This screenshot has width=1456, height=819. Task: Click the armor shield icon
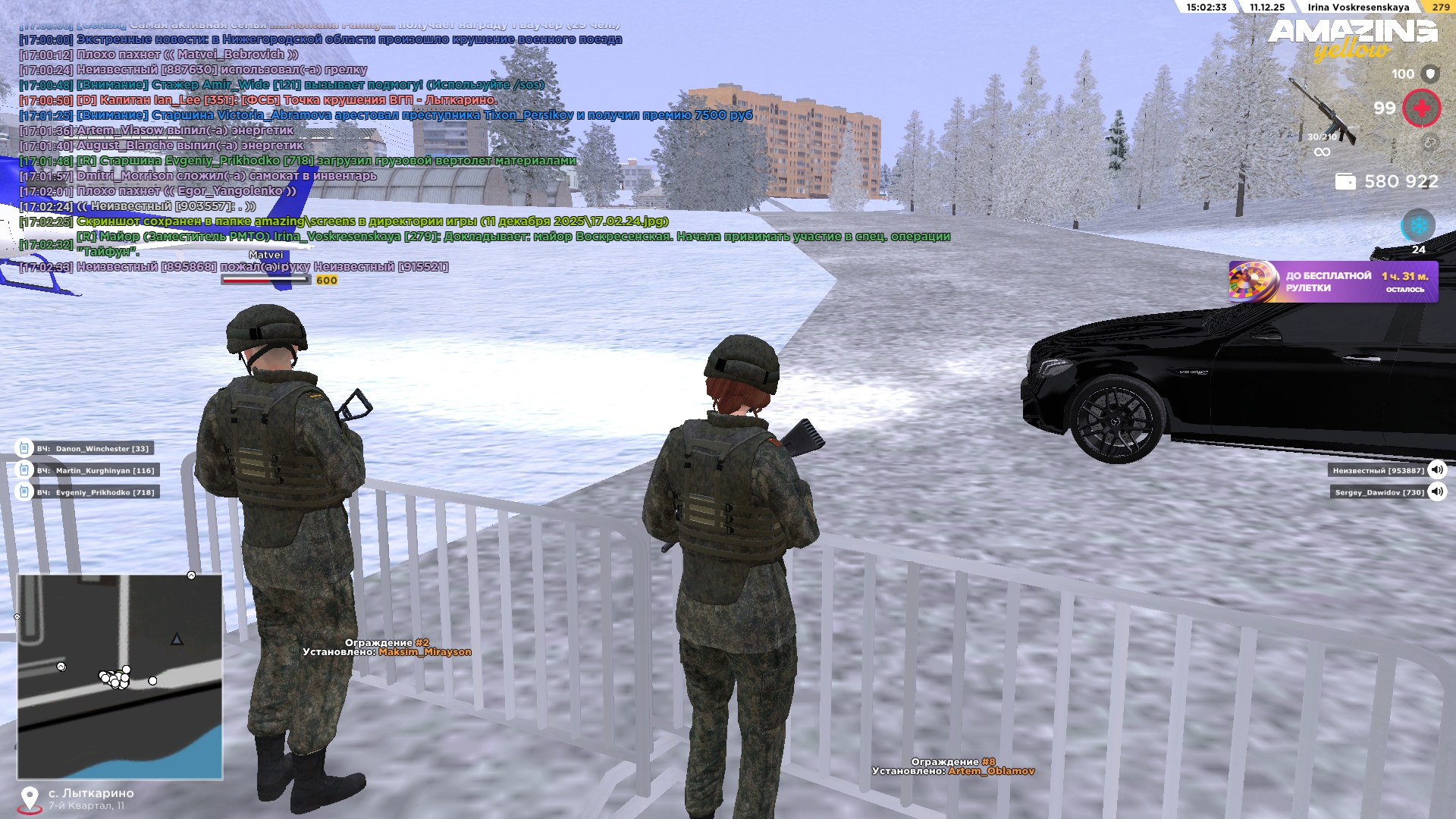1430,74
